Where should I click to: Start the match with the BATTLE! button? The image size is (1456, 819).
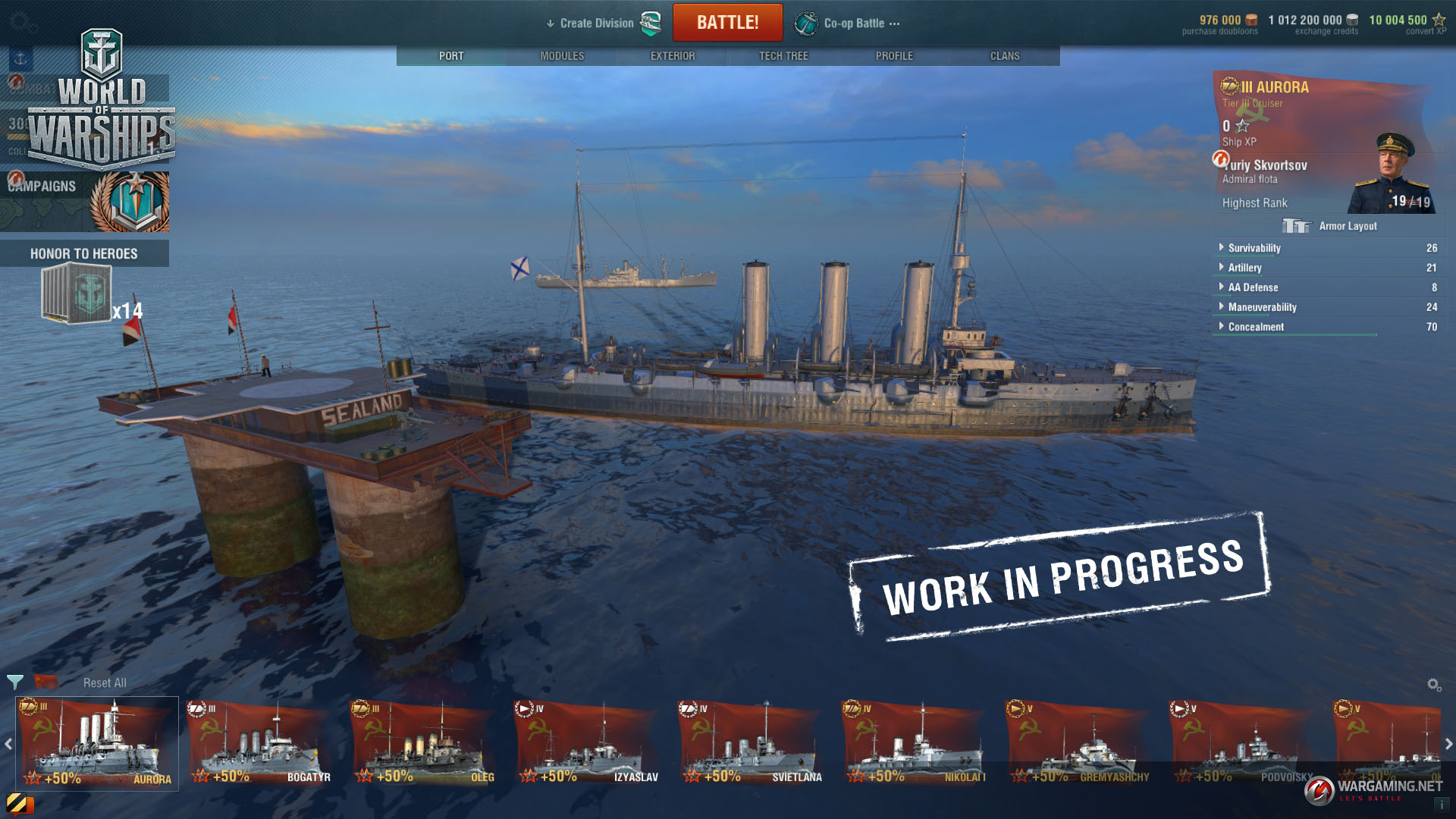[727, 23]
